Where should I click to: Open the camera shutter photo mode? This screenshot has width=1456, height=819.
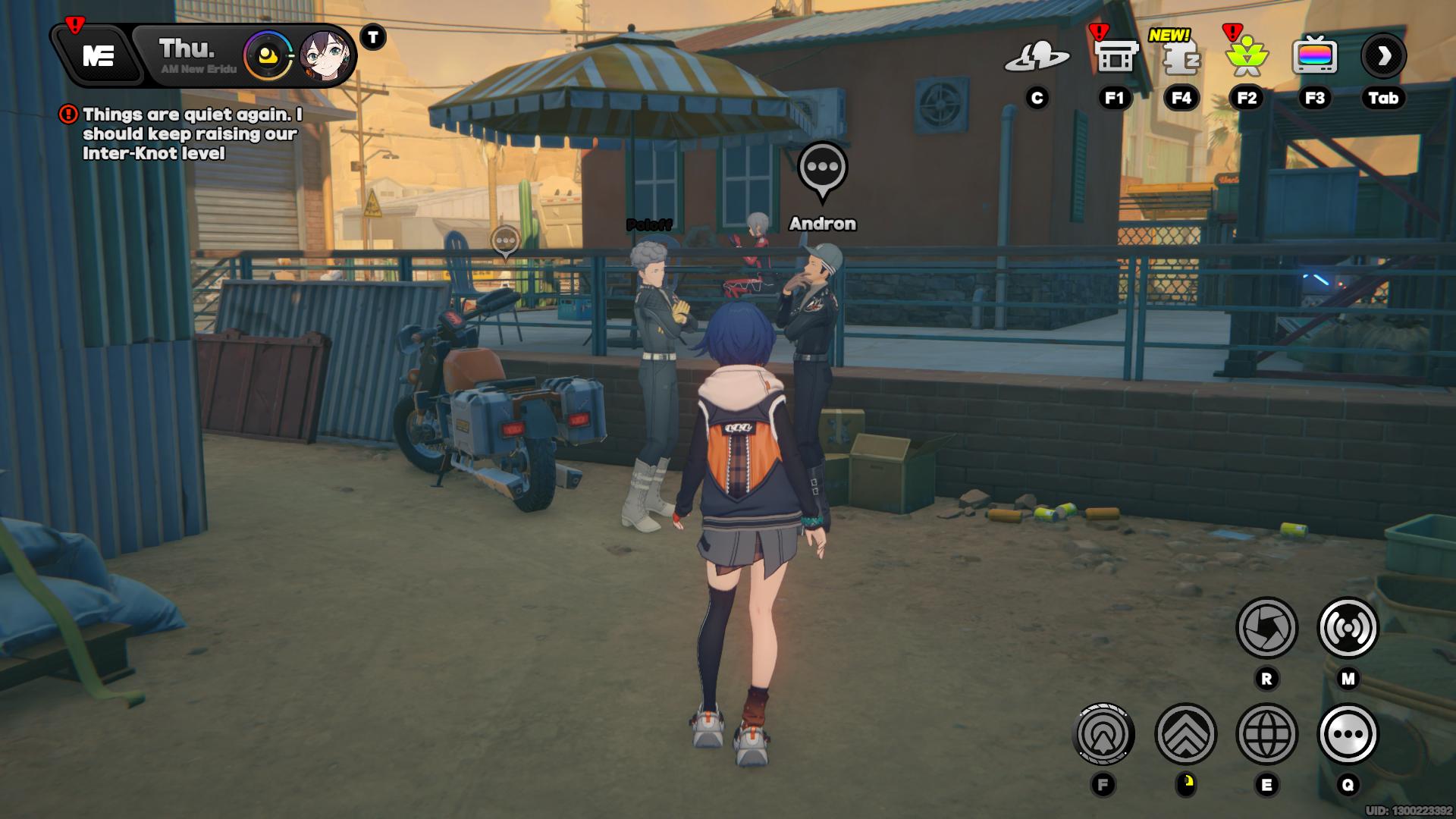pos(1266,628)
